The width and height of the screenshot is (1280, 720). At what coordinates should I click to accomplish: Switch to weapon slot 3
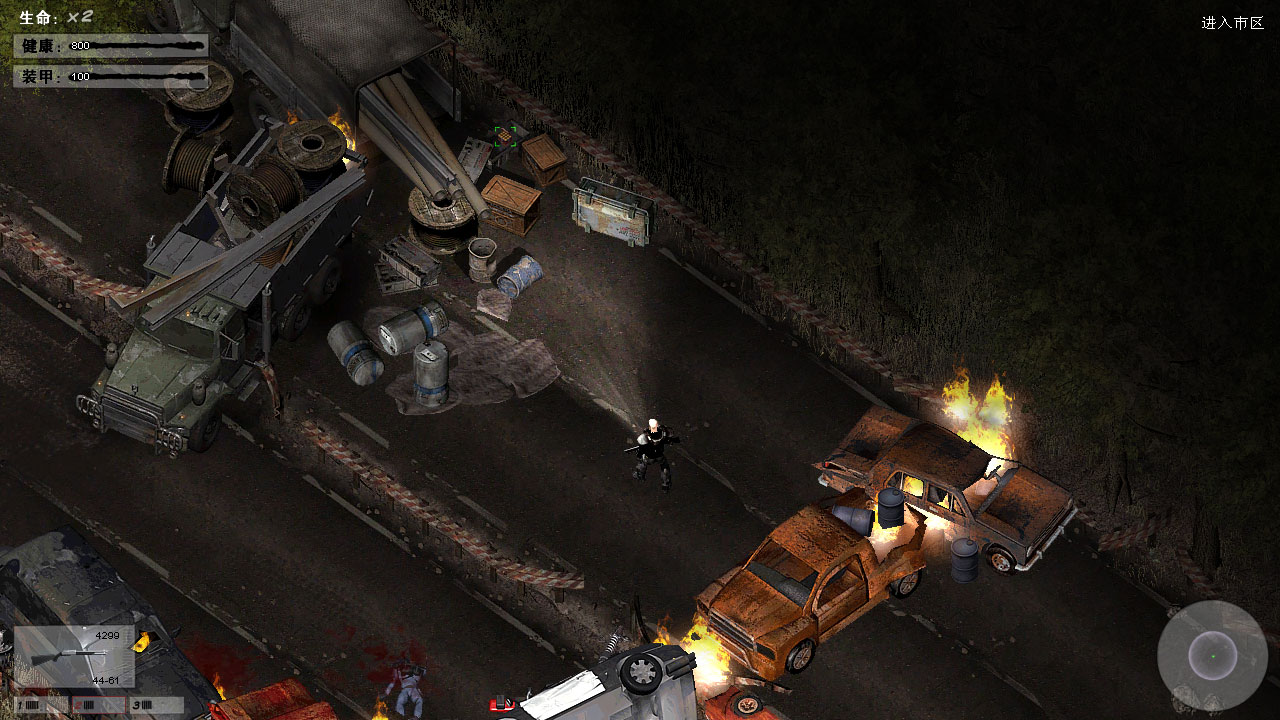coord(156,705)
